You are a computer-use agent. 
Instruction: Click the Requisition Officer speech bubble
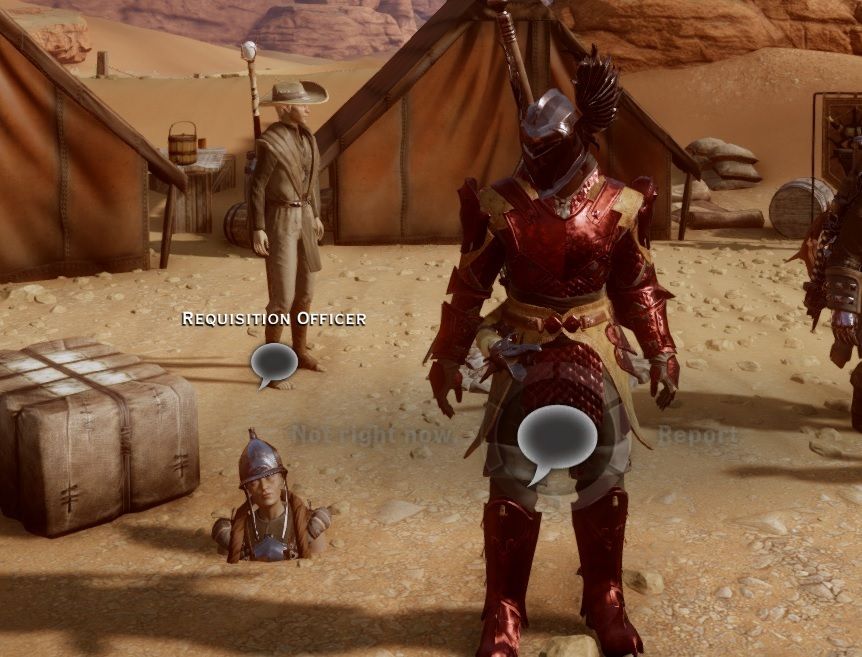coord(273,363)
